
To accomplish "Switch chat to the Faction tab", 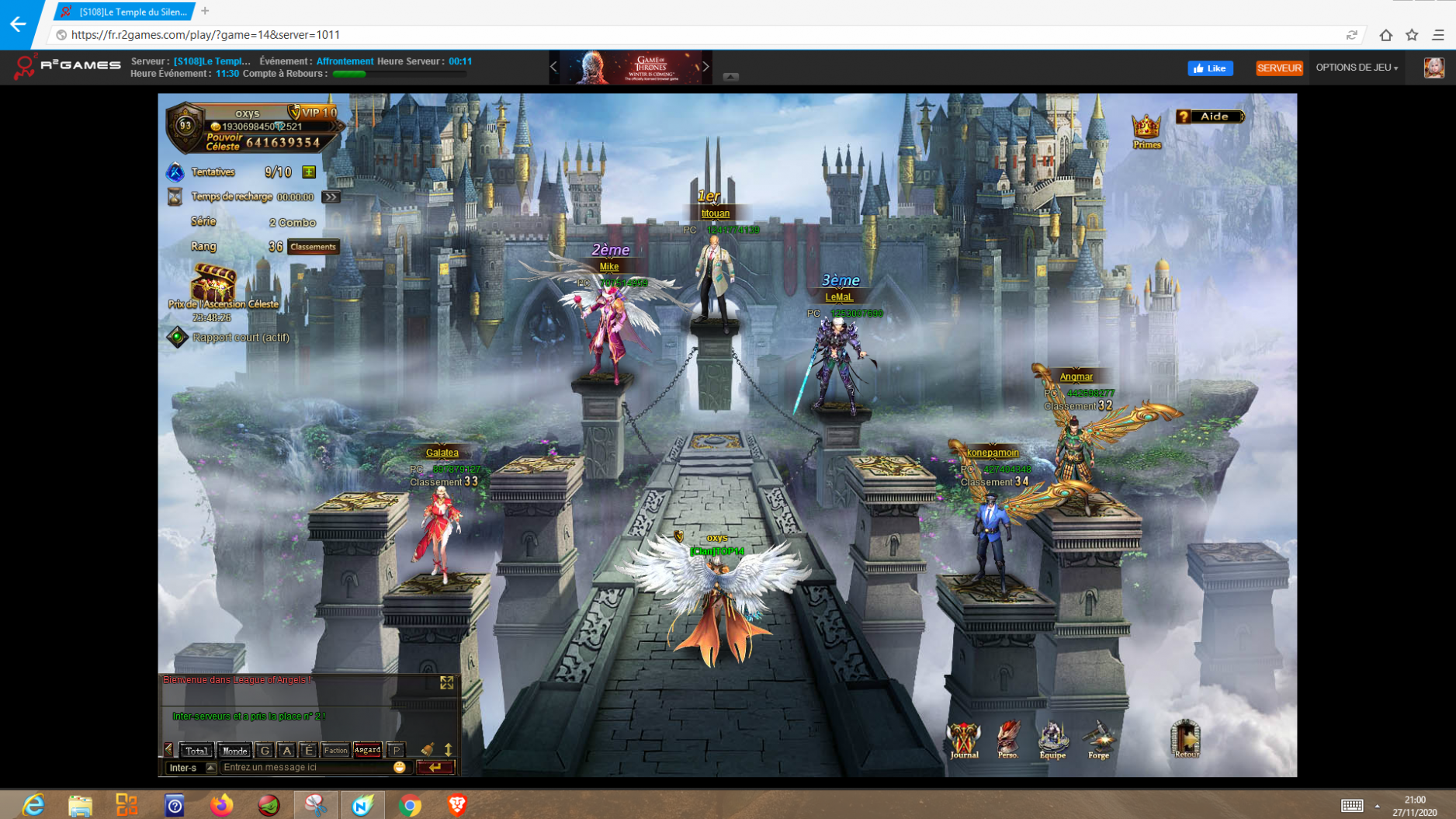I will click(x=335, y=750).
